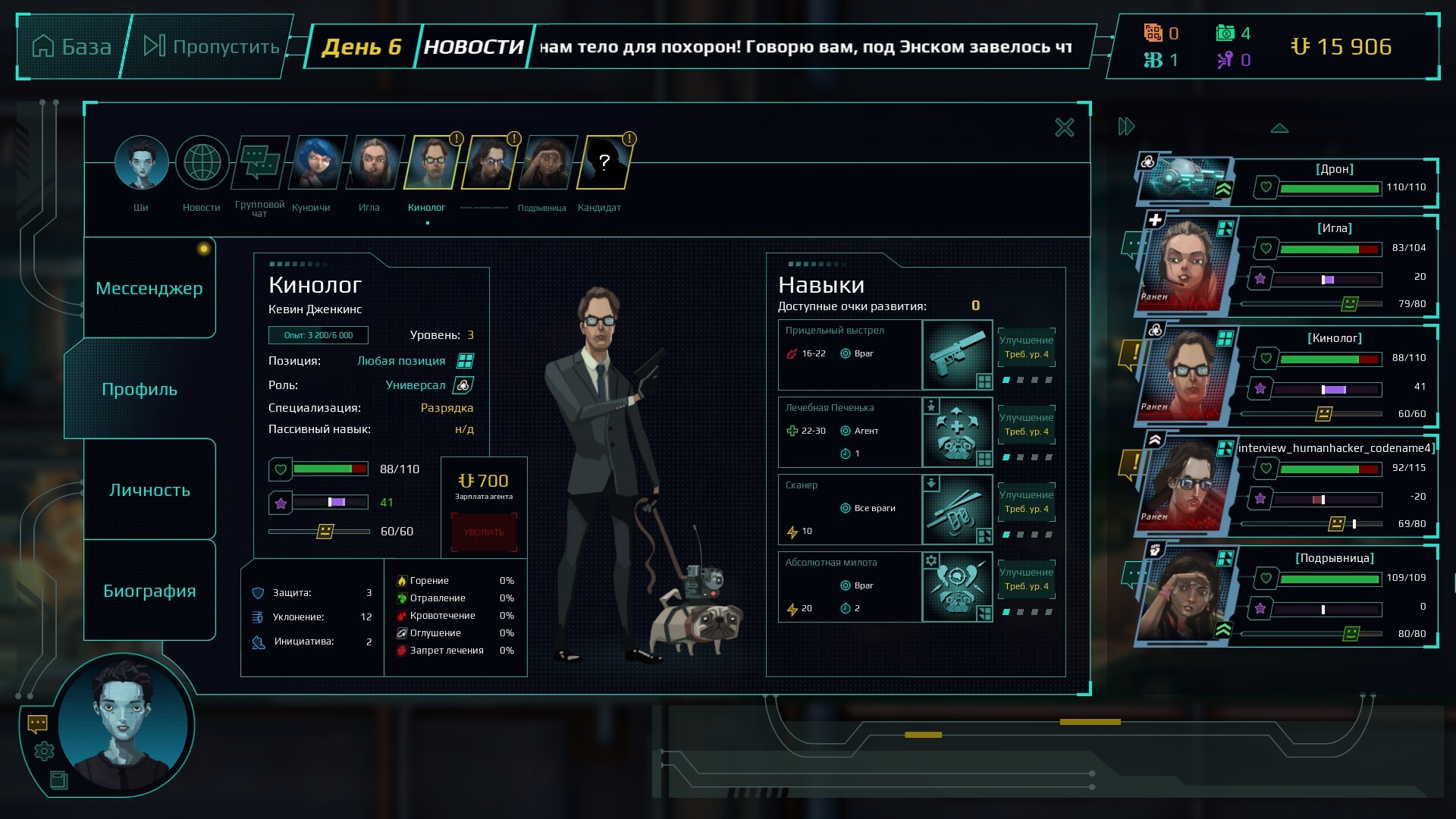The width and height of the screenshot is (1456, 819).
Task: Select the Профиль tab
Action: (140, 389)
